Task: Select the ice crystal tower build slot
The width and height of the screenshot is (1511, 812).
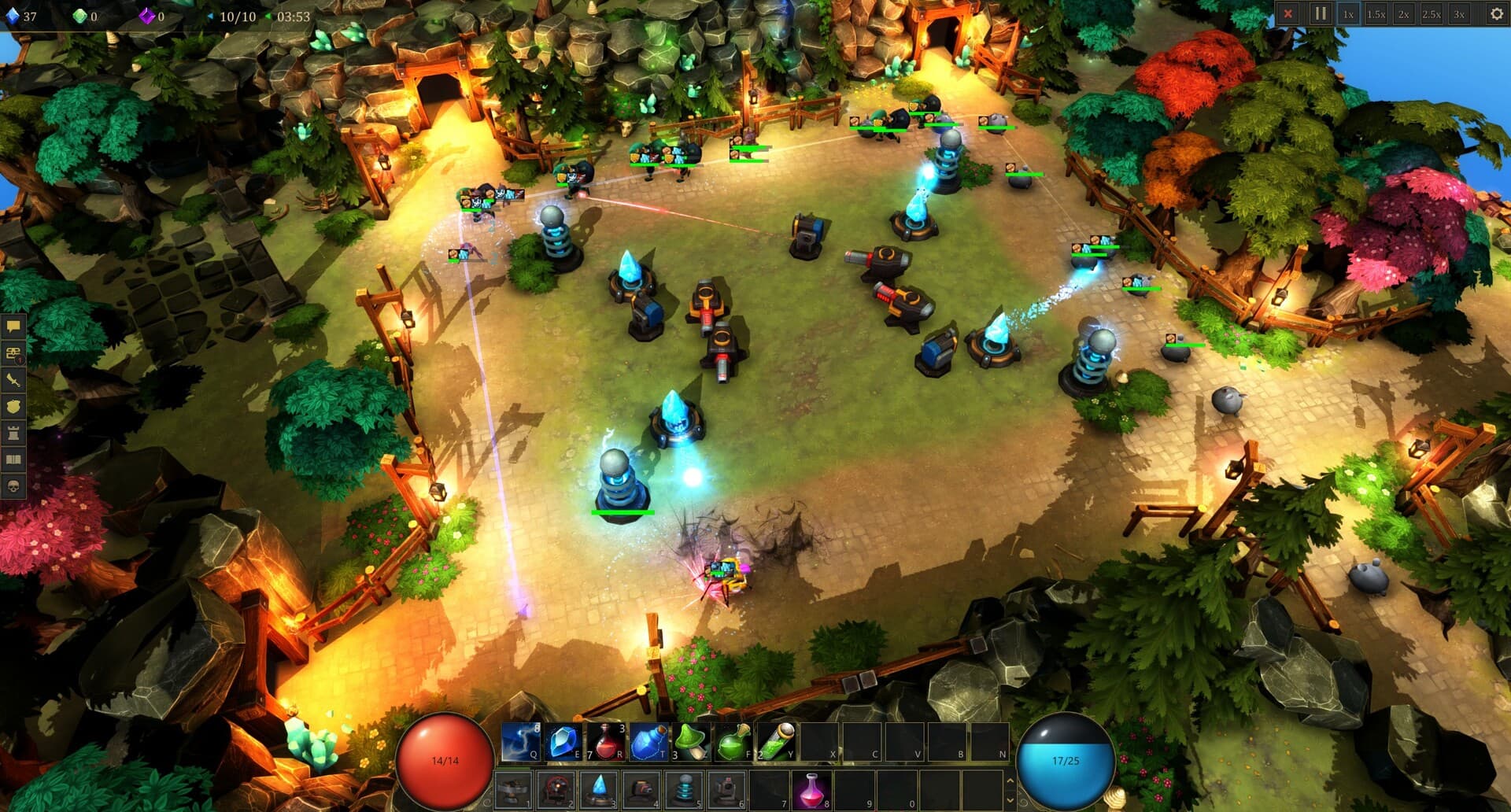Action: (599, 789)
